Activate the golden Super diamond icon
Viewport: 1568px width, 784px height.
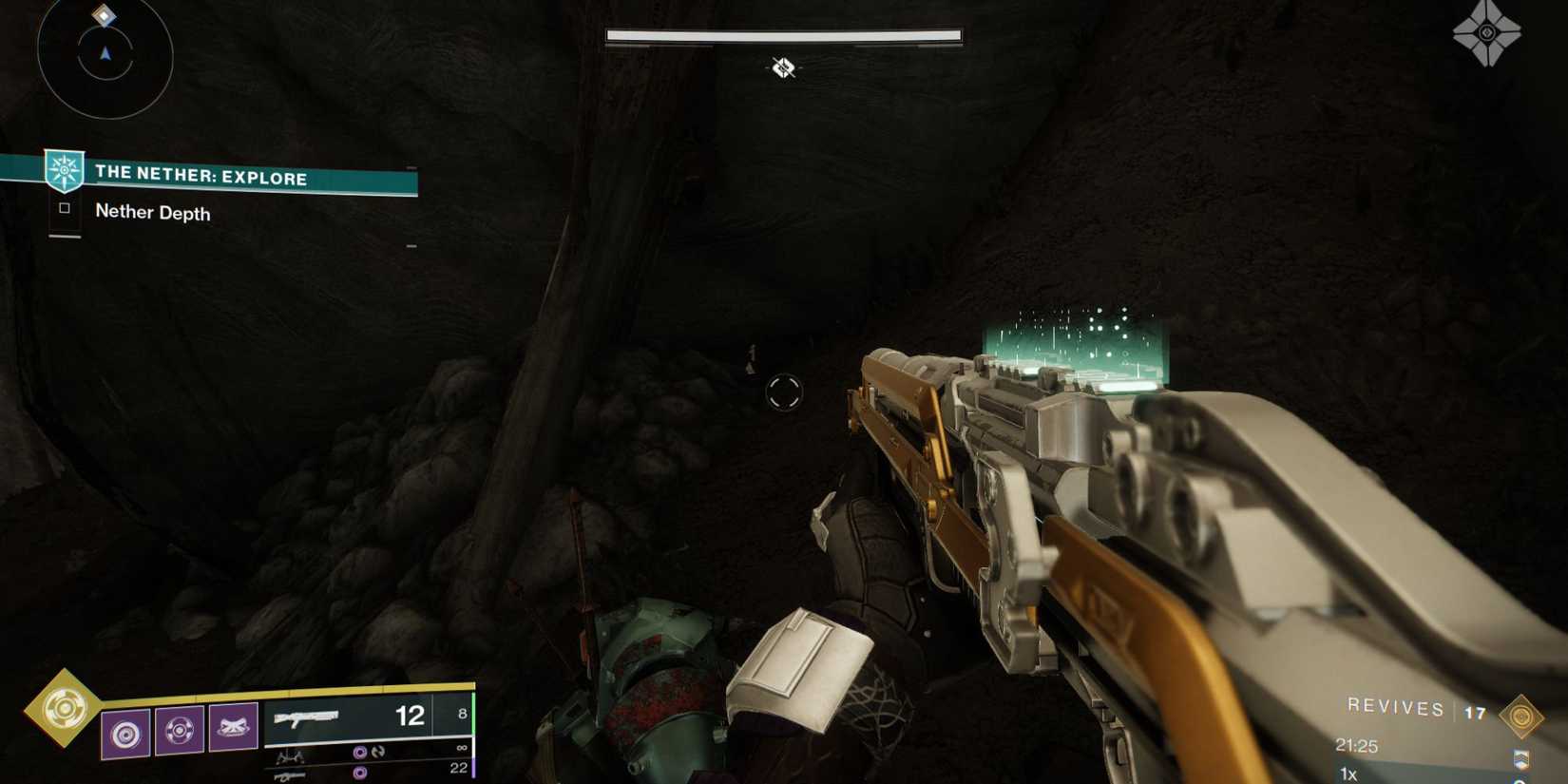(x=64, y=708)
